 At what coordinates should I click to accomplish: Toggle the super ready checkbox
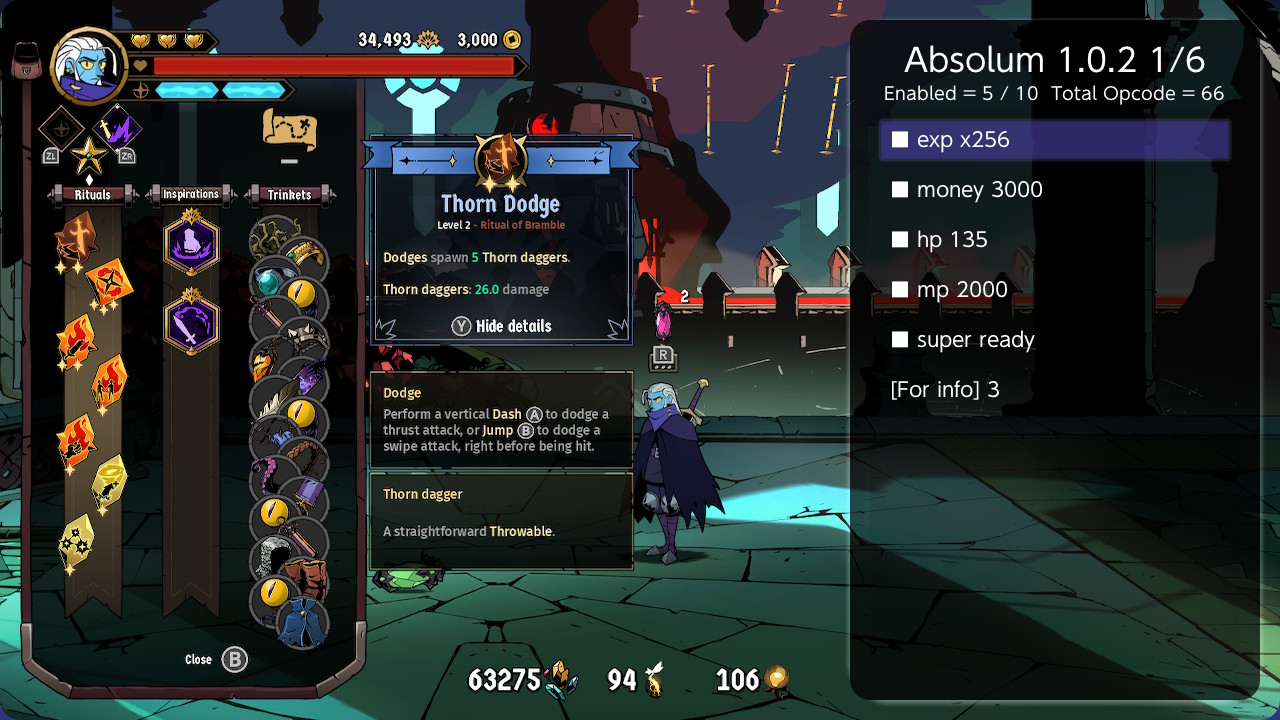click(x=899, y=340)
